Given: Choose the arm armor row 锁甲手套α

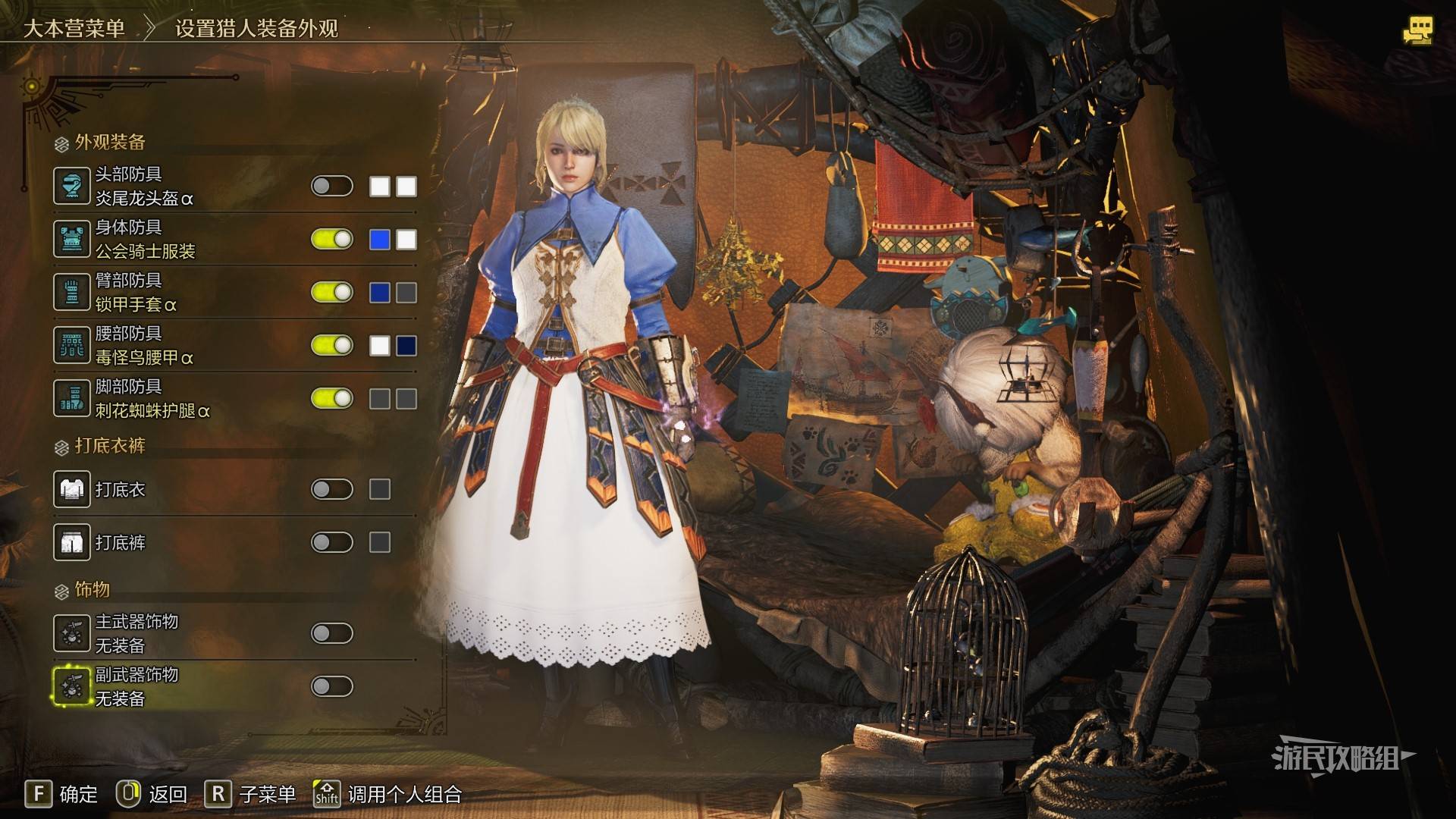Looking at the screenshot, I should (x=136, y=293).
